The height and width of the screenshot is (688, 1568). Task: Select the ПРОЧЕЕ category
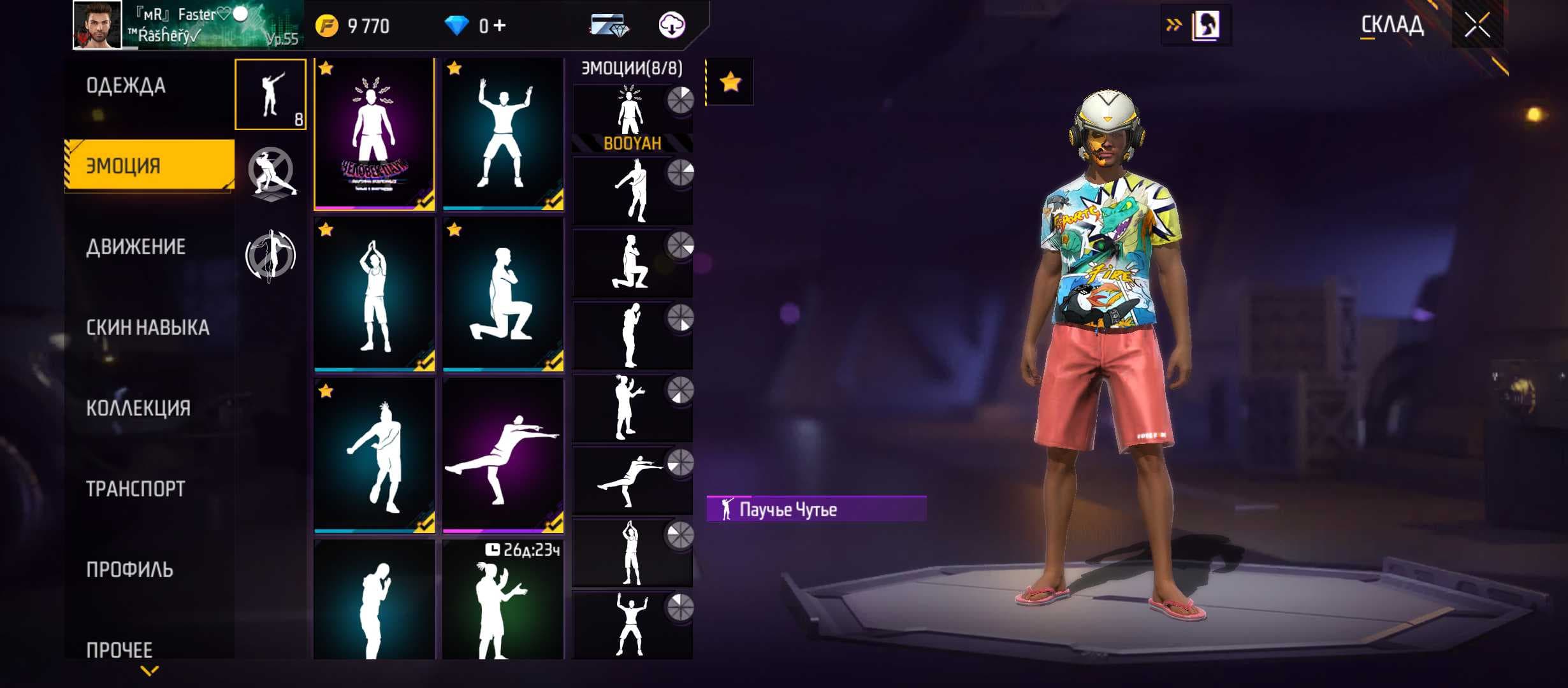[x=119, y=649]
